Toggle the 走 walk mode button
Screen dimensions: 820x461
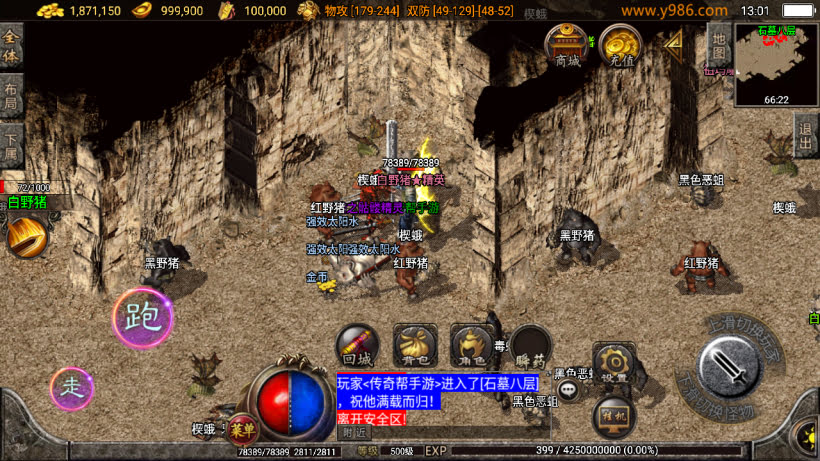pyautogui.click(x=72, y=388)
